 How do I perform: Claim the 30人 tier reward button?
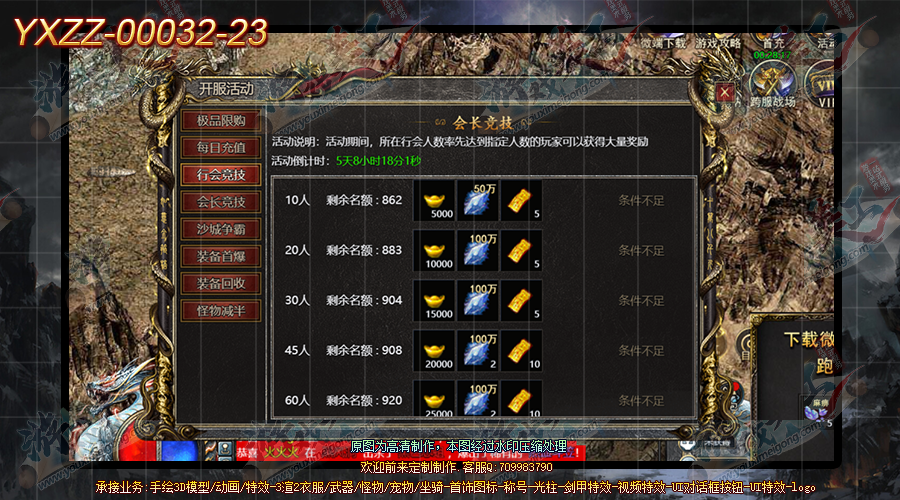(641, 301)
